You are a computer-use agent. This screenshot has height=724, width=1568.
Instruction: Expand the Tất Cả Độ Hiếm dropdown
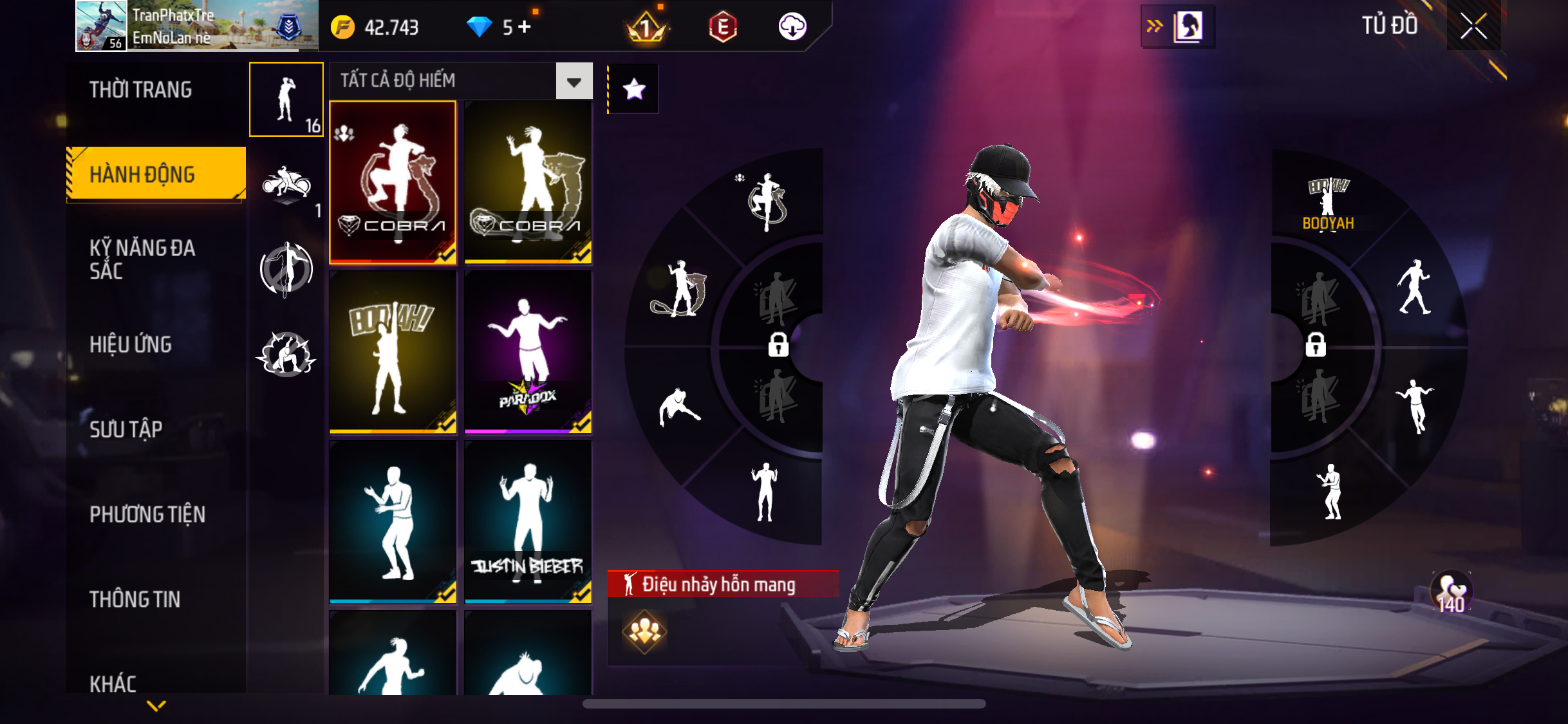click(574, 81)
